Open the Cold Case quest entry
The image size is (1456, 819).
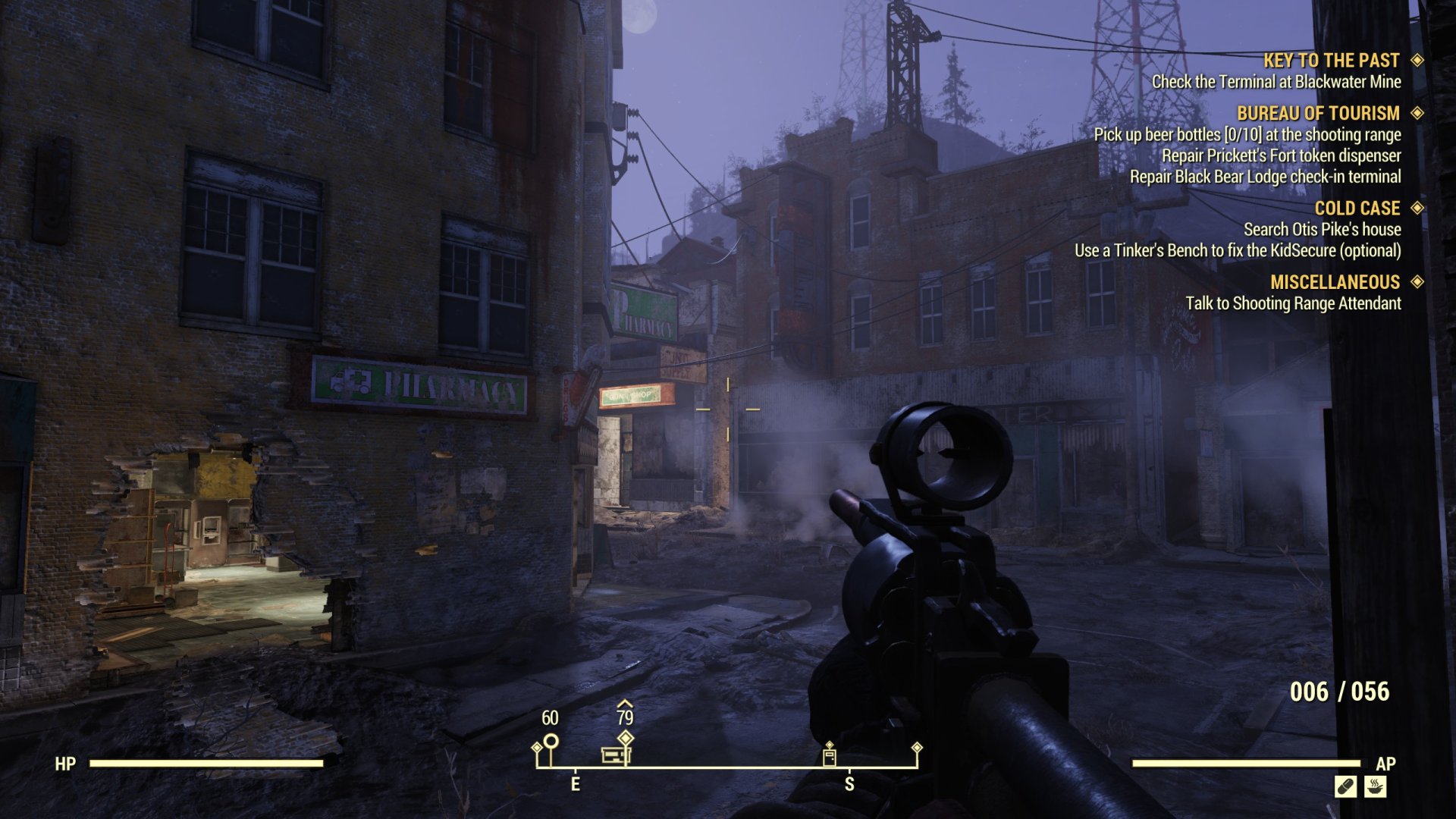[1357, 209]
